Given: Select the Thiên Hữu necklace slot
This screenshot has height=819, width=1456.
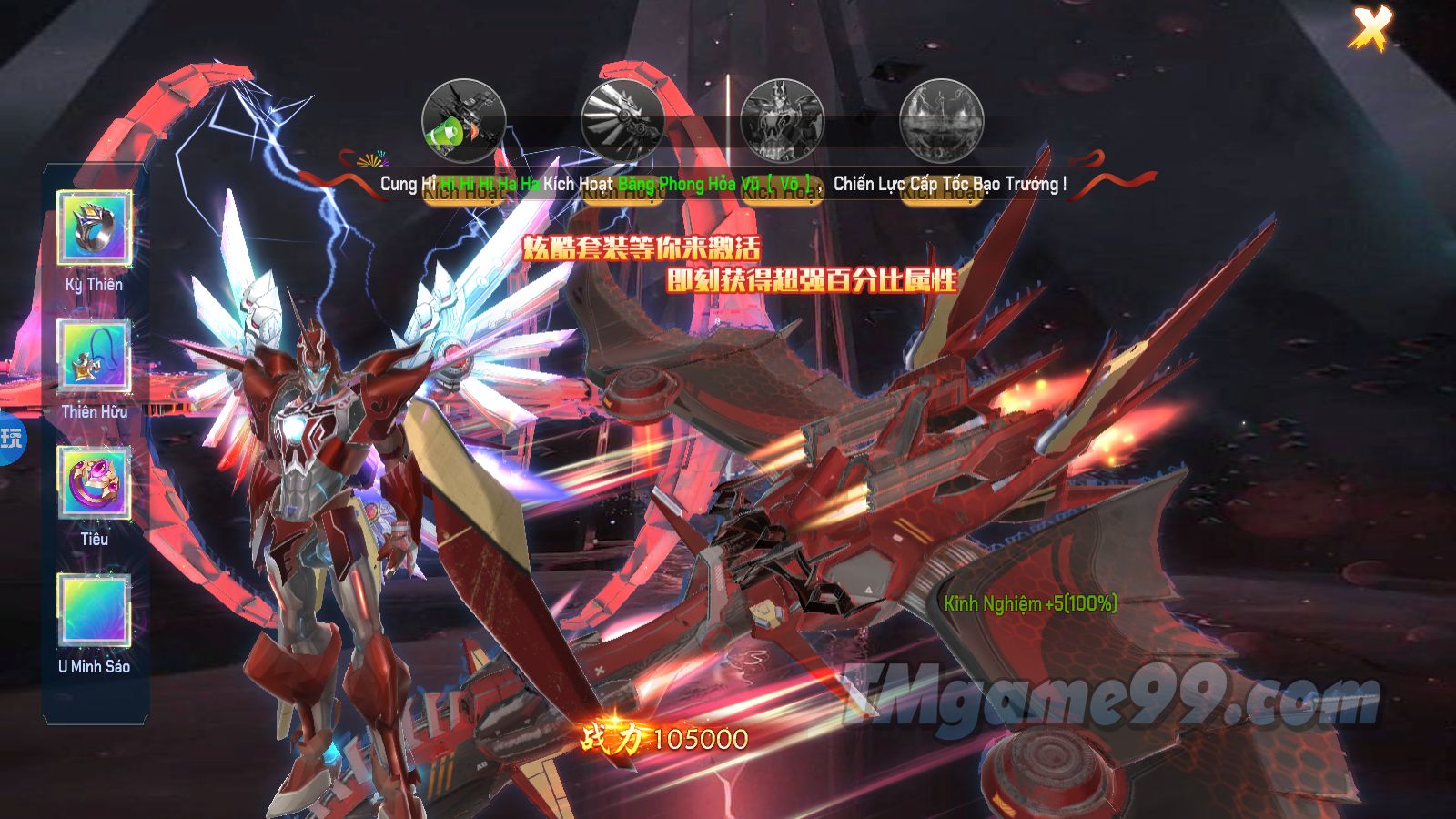Looking at the screenshot, I should [x=95, y=356].
